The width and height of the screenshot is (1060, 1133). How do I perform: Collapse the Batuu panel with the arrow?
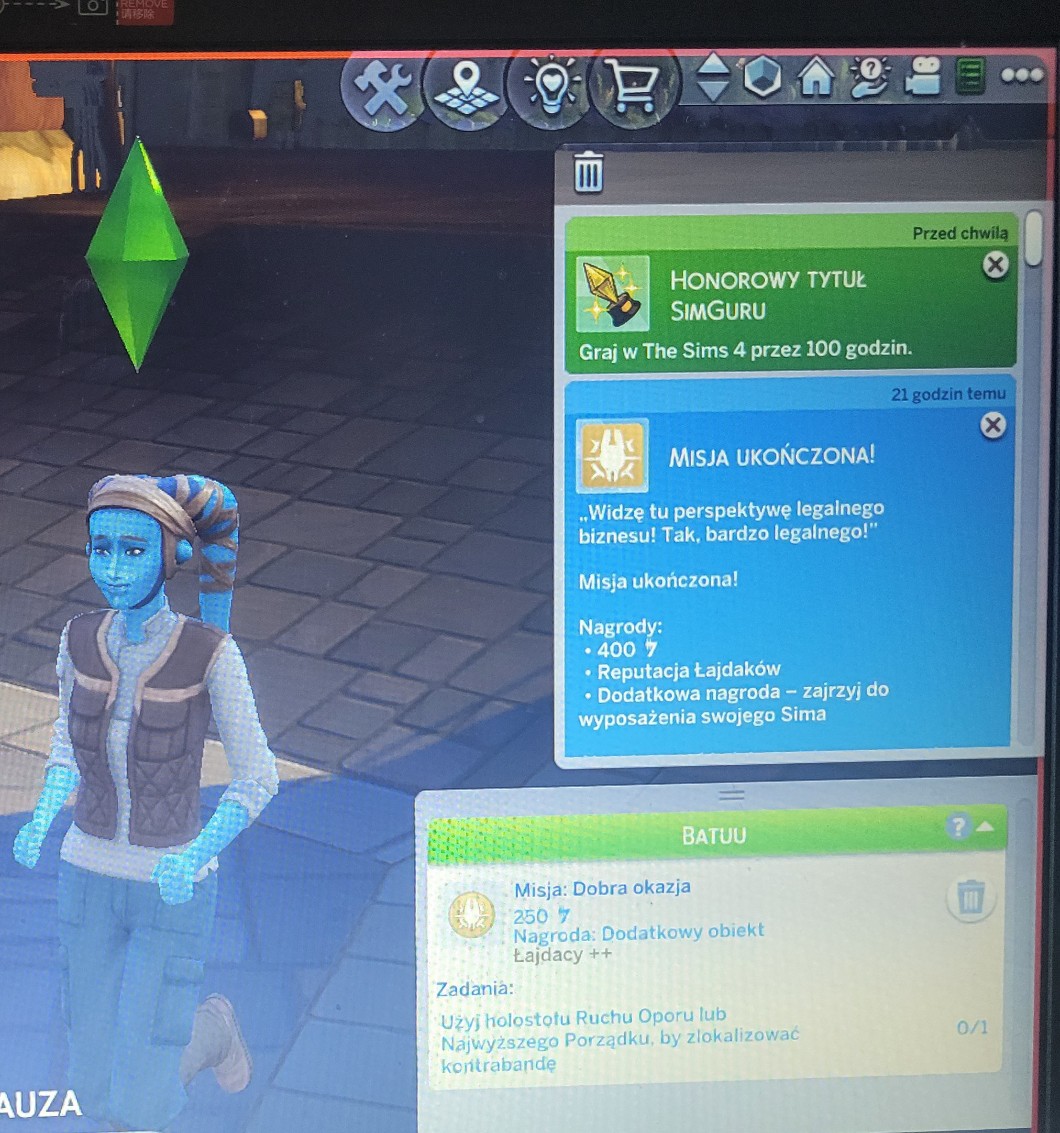click(985, 826)
